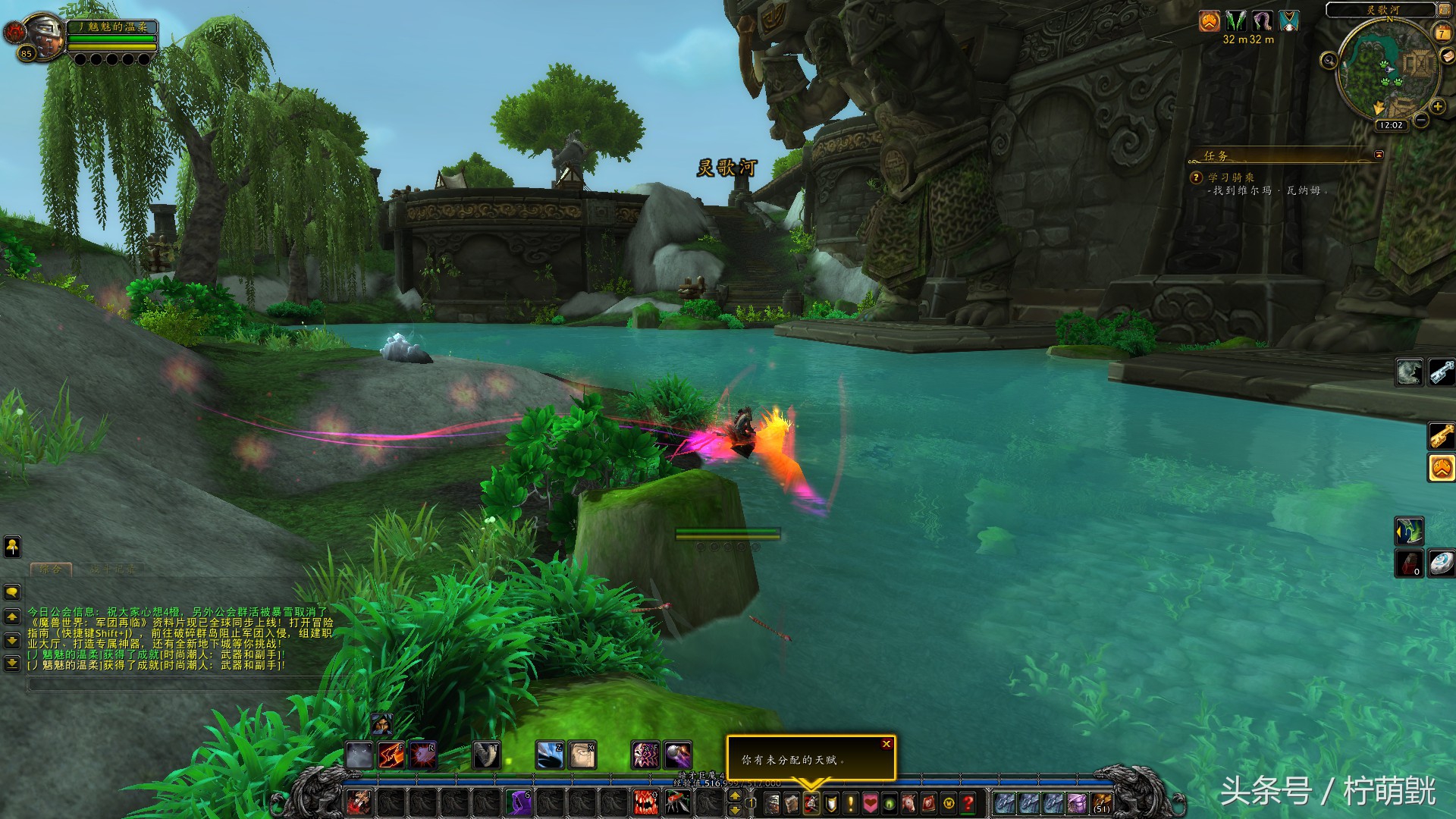Zoom in the minimap with plus button
Viewport: 1456px width, 819px height.
tap(1436, 107)
